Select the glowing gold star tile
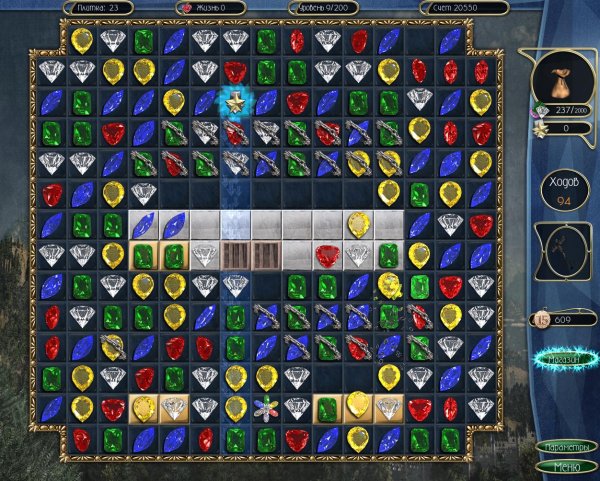The height and width of the screenshot is (481, 600). click(x=235, y=100)
